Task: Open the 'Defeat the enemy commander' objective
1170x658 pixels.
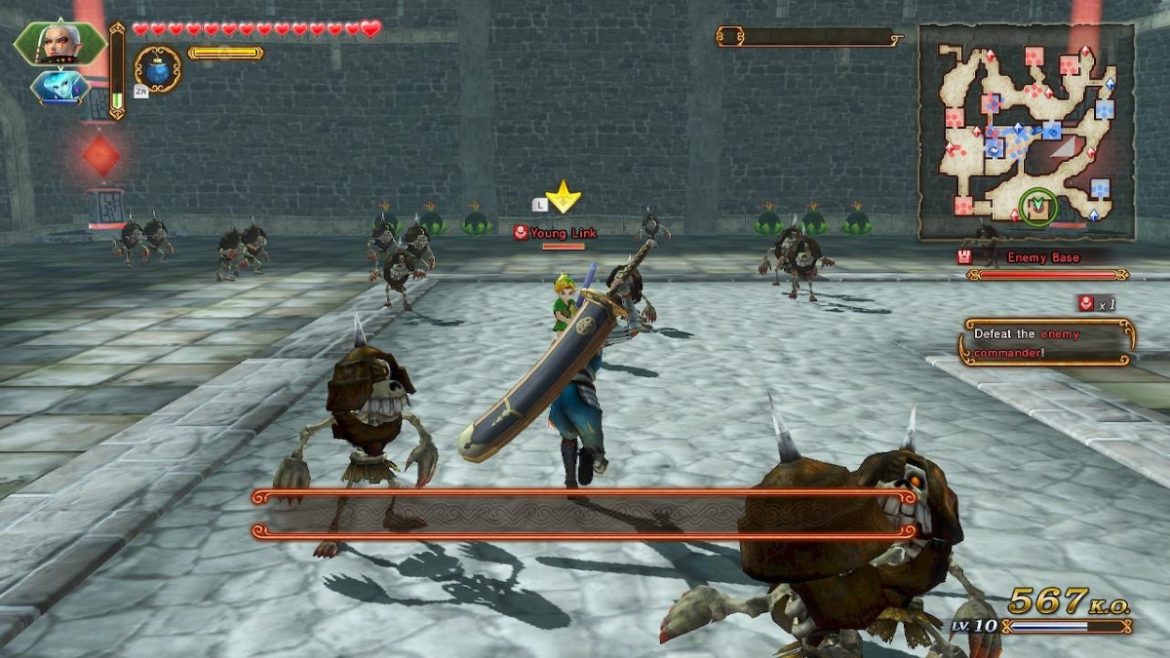Action: pos(1046,342)
